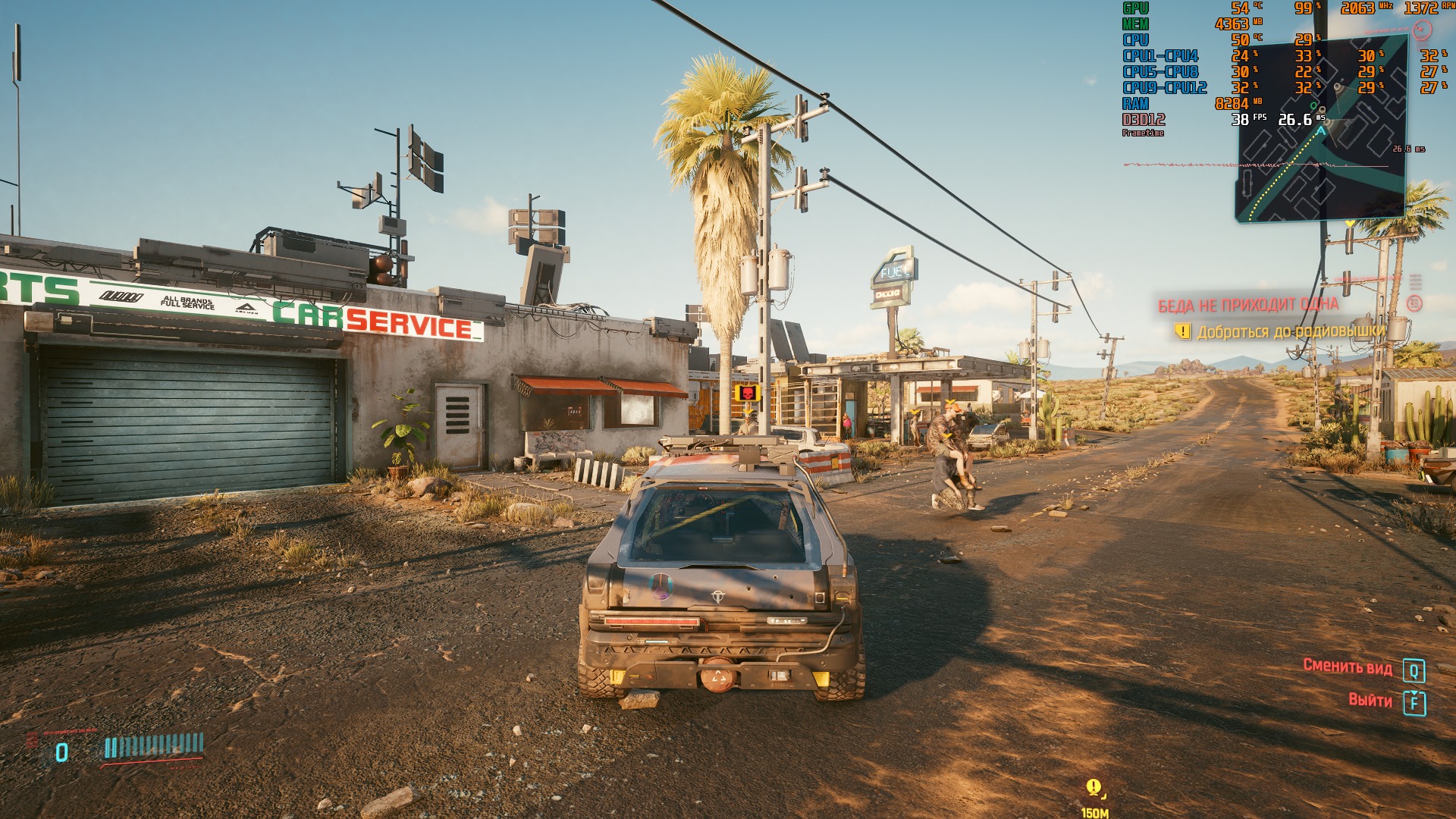Viewport: 1456px width, 819px height.
Task: Click the objective "Добраться до радиовышки"
Action: (1290, 331)
